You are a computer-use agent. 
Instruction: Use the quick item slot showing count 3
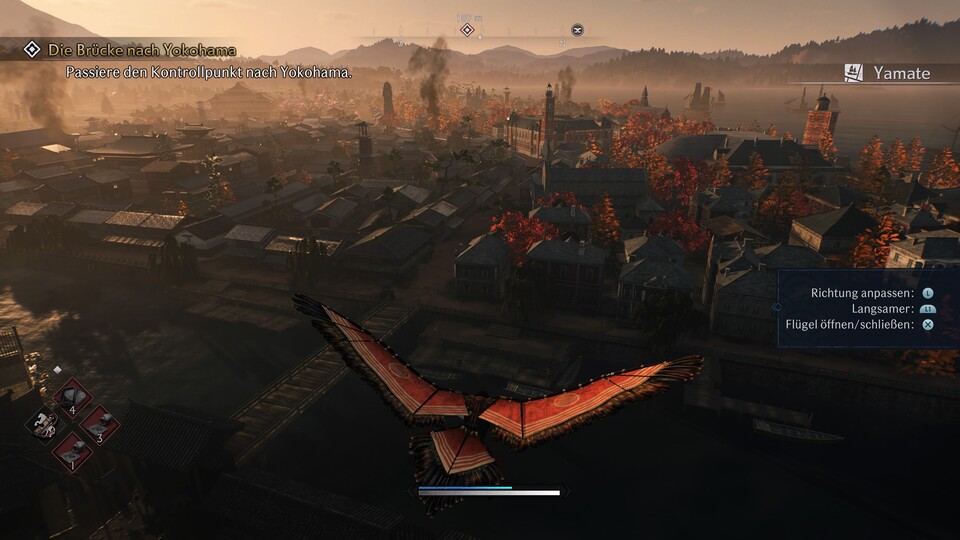coord(98,424)
